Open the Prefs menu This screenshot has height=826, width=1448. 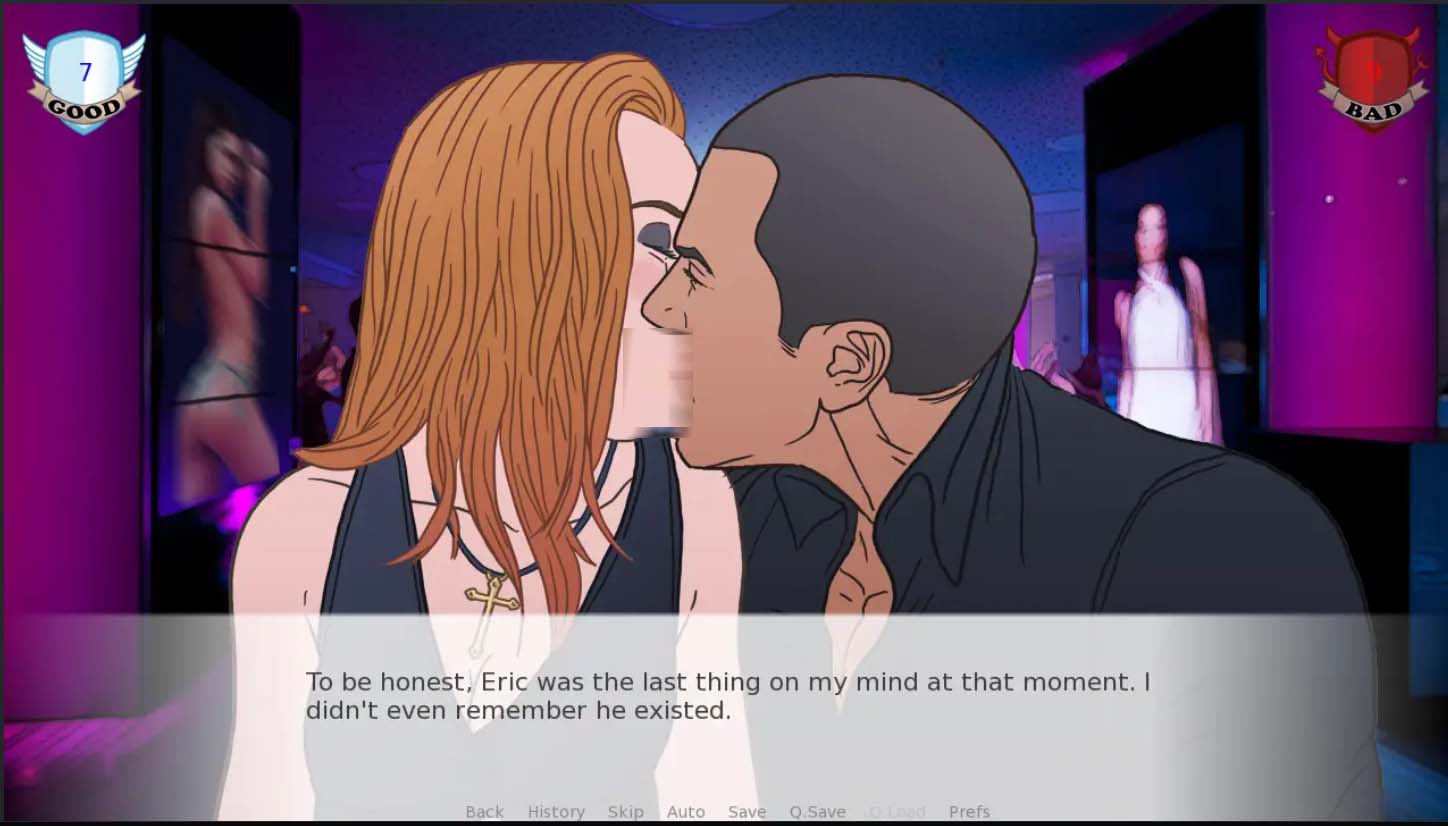969,812
